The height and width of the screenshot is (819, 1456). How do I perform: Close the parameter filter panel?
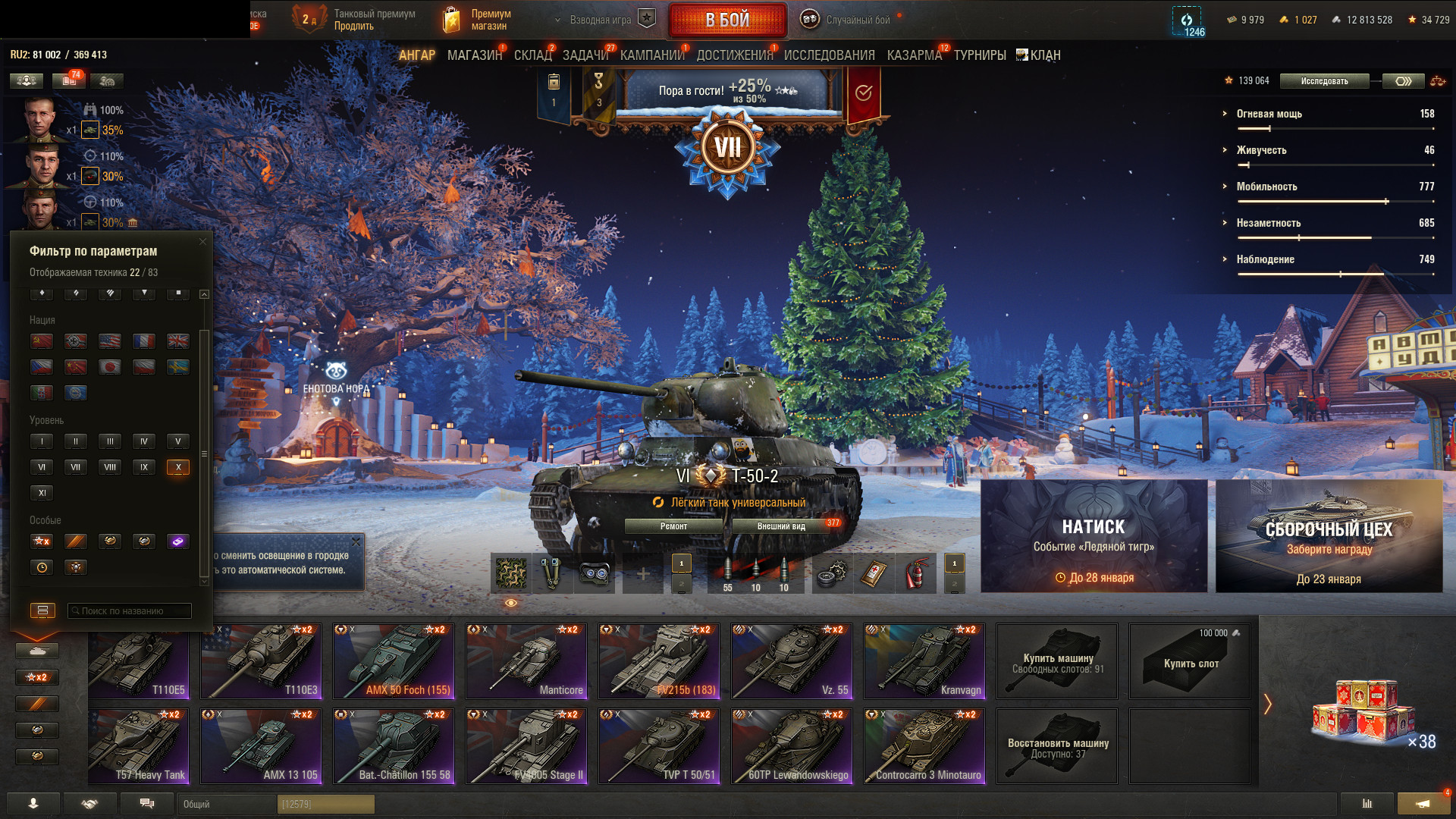click(x=202, y=242)
